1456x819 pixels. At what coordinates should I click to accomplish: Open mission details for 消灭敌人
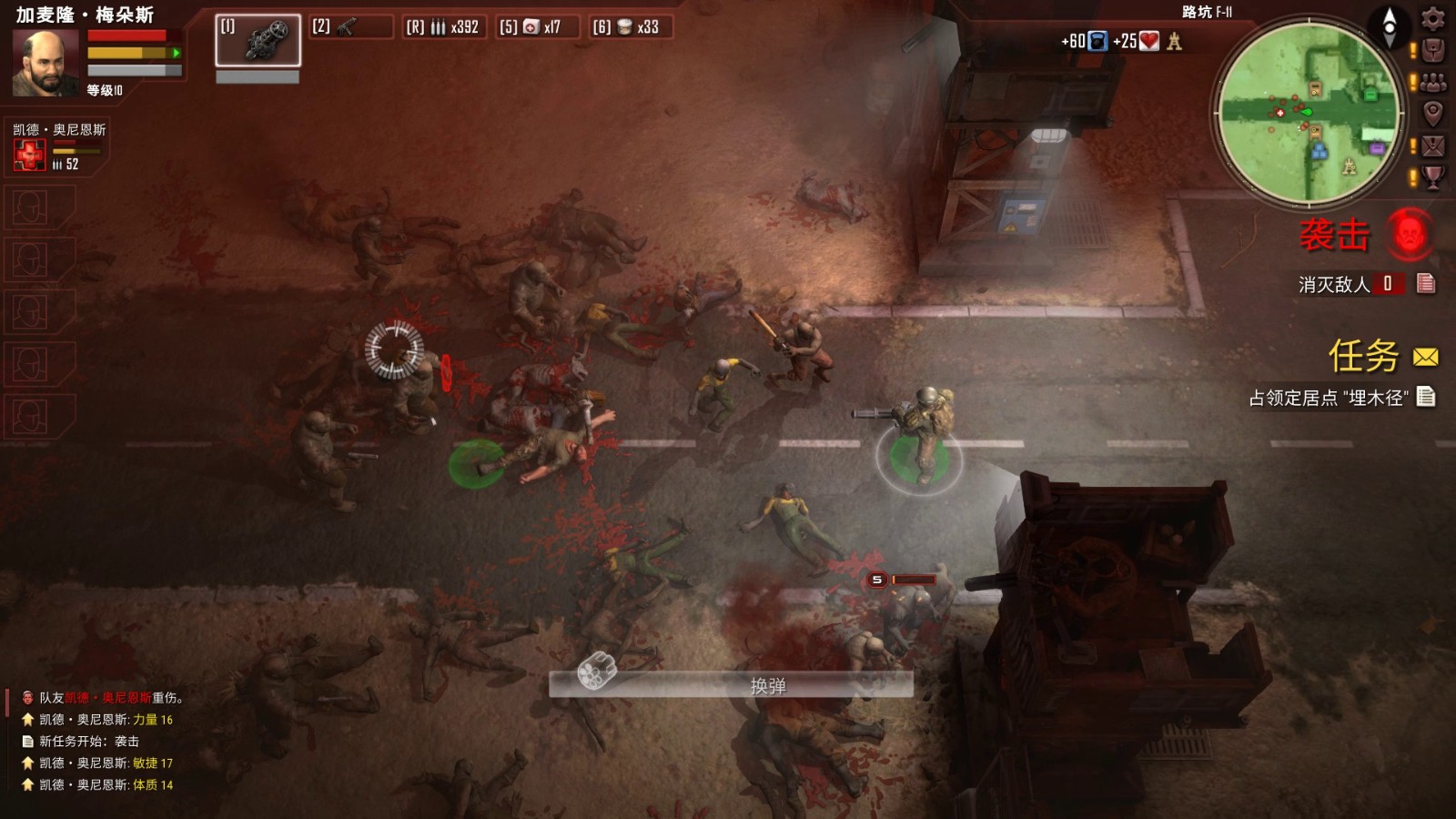[1426, 284]
